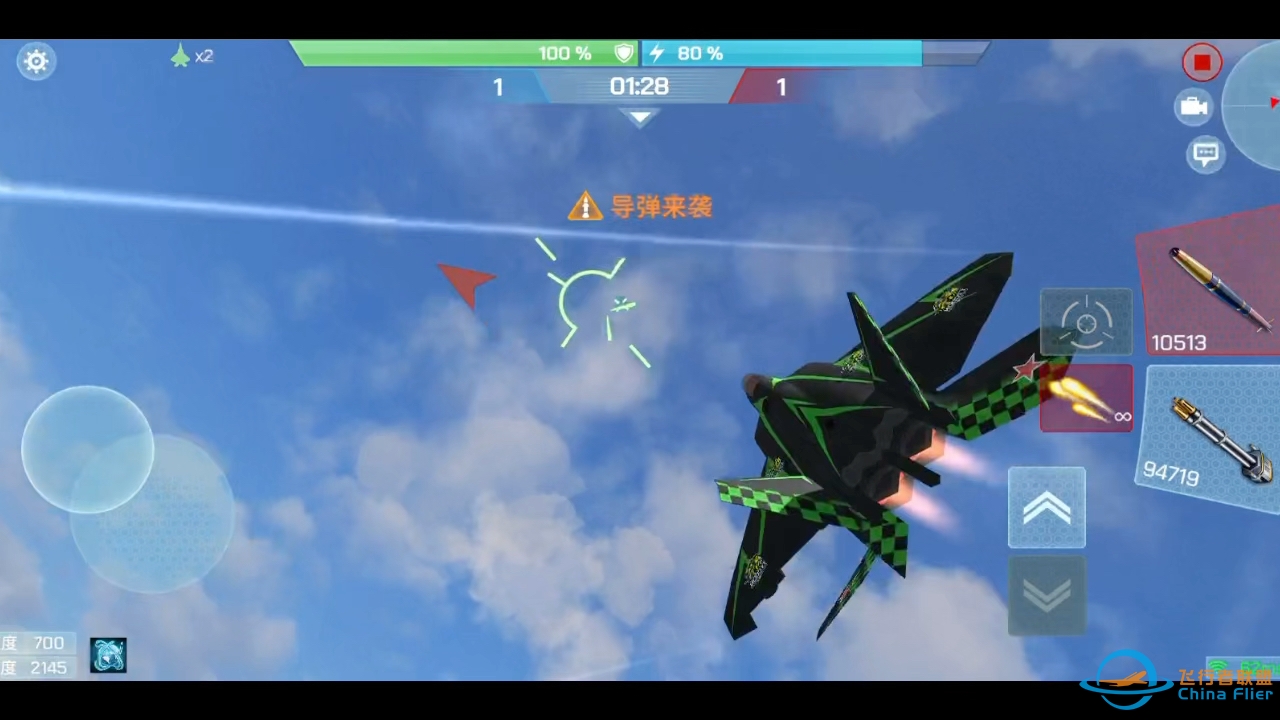Open the settings gear menu
Viewport: 1280px width, 720px height.
pyautogui.click(x=36, y=61)
